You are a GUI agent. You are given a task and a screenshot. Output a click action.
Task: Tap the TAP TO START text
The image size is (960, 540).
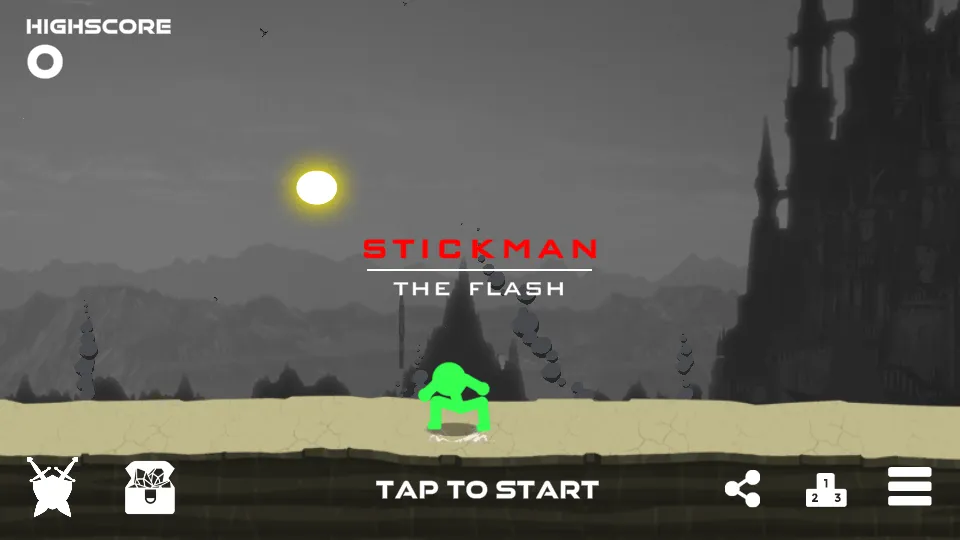point(487,490)
